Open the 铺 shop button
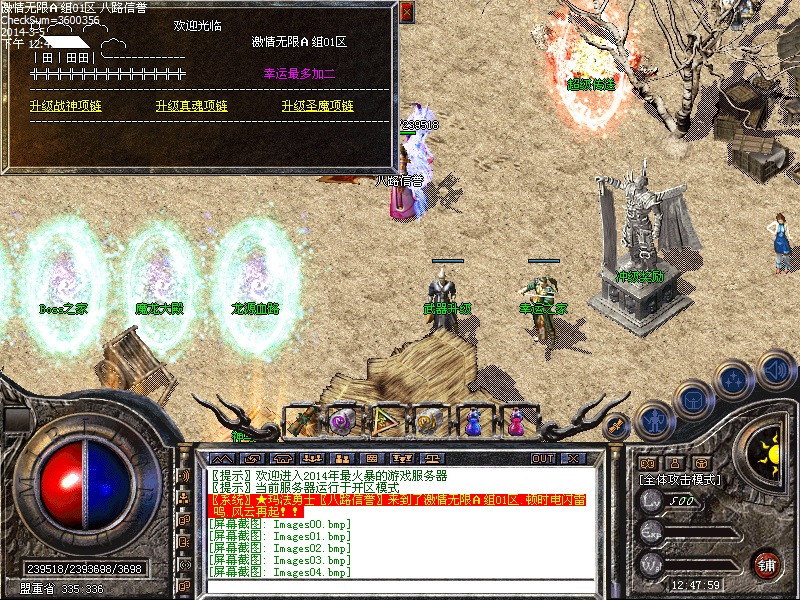Viewport: 800px width, 600px height. (766, 563)
